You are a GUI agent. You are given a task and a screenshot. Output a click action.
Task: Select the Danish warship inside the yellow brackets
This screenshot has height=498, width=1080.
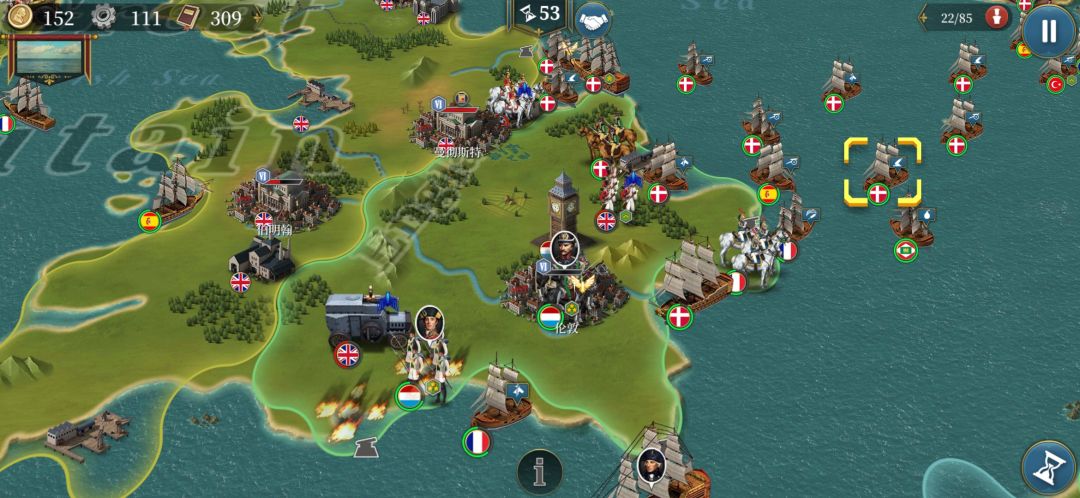click(x=881, y=171)
